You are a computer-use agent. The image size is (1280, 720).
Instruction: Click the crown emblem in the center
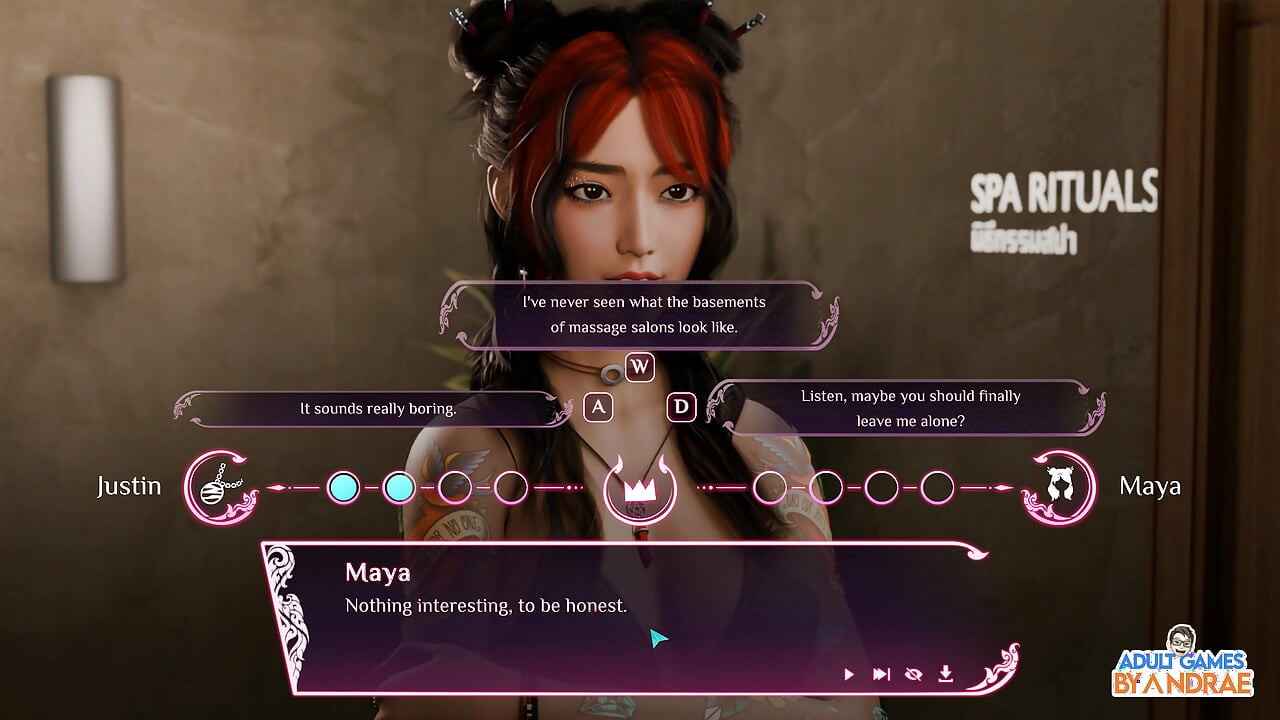(639, 489)
